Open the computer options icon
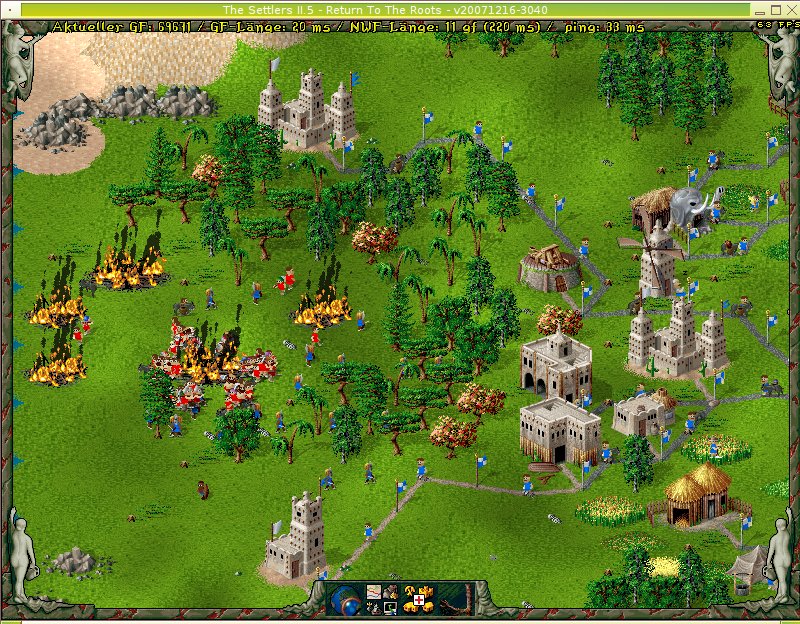 pyautogui.click(x=391, y=608)
